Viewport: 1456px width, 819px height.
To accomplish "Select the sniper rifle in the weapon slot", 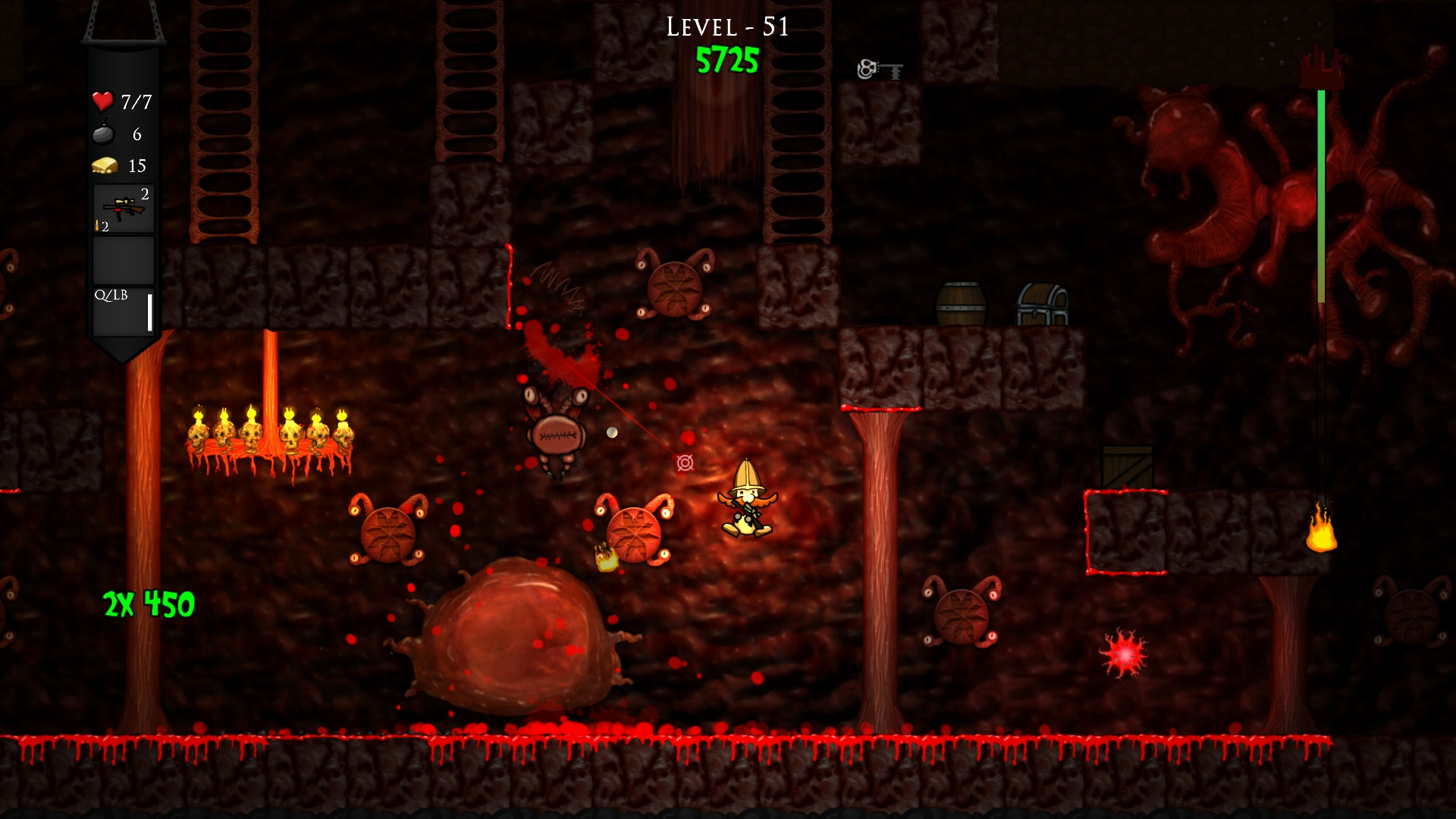I will point(124,205).
